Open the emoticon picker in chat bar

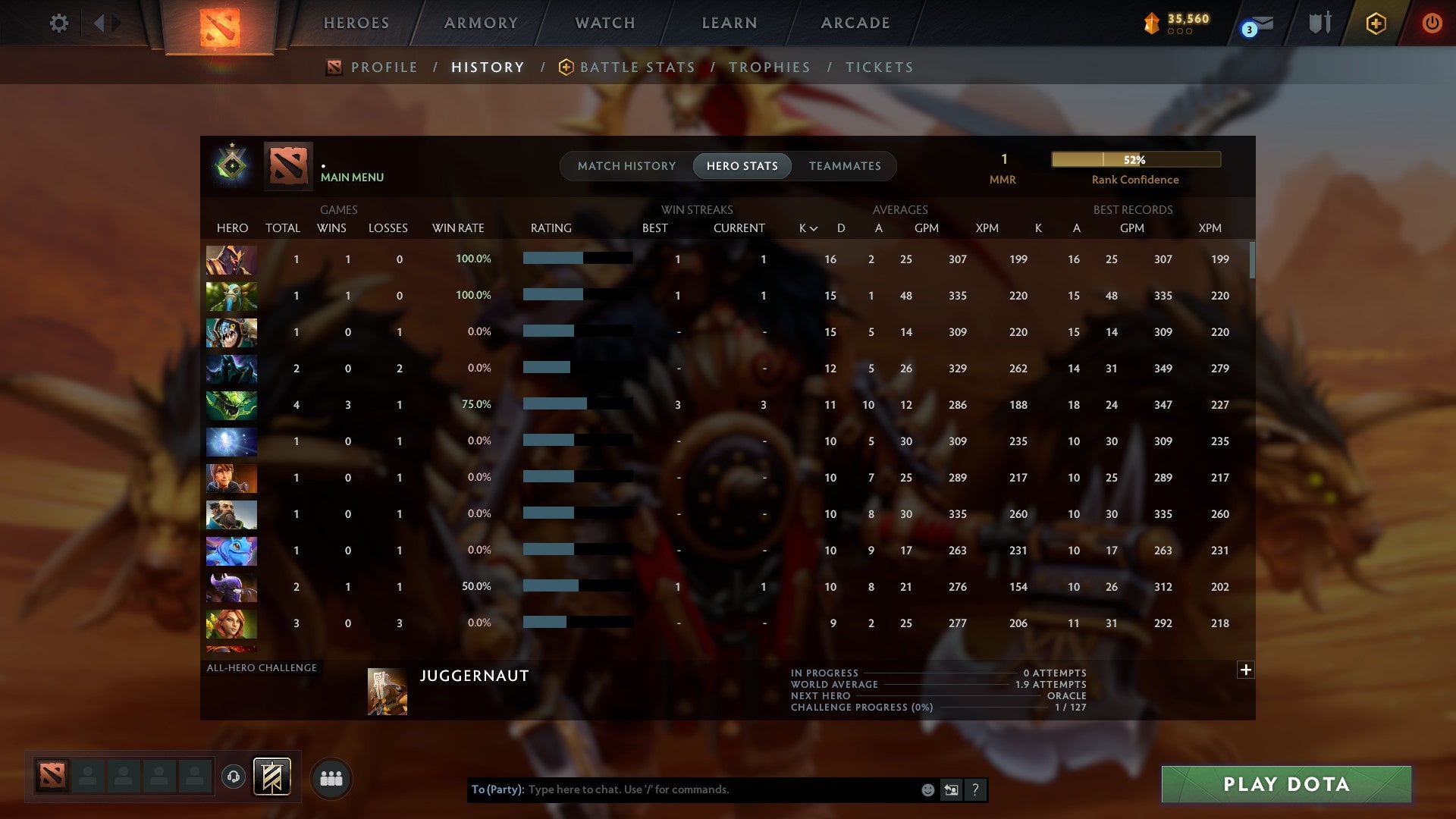tap(928, 789)
